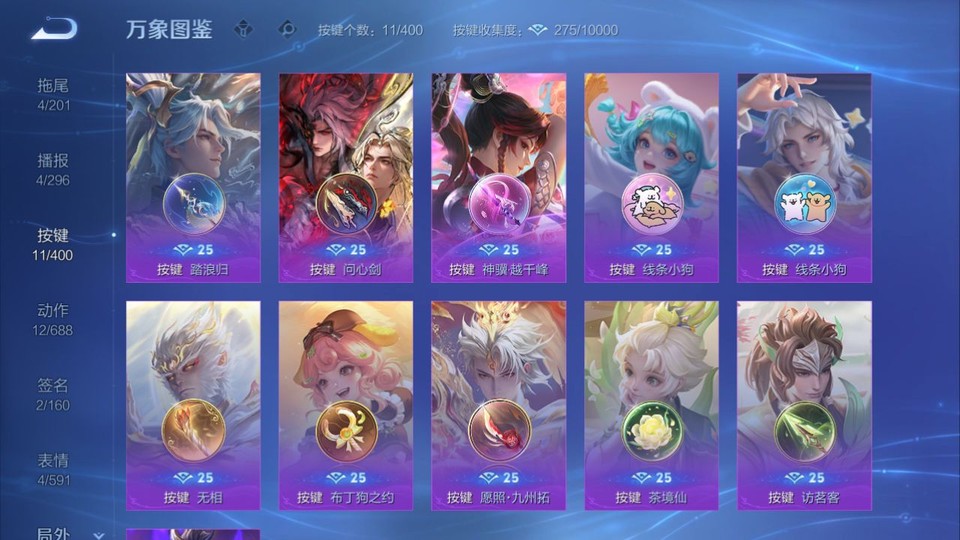
Task: Choose the 访茗客 button skin card
Action: (804, 405)
